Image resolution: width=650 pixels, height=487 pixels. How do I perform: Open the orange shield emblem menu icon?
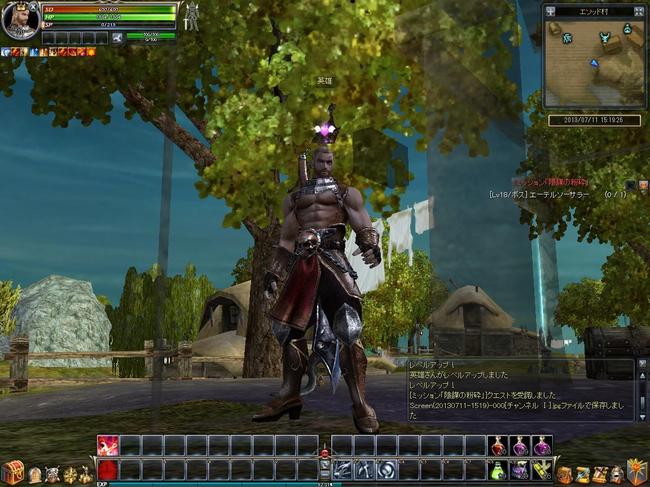(x=636, y=471)
